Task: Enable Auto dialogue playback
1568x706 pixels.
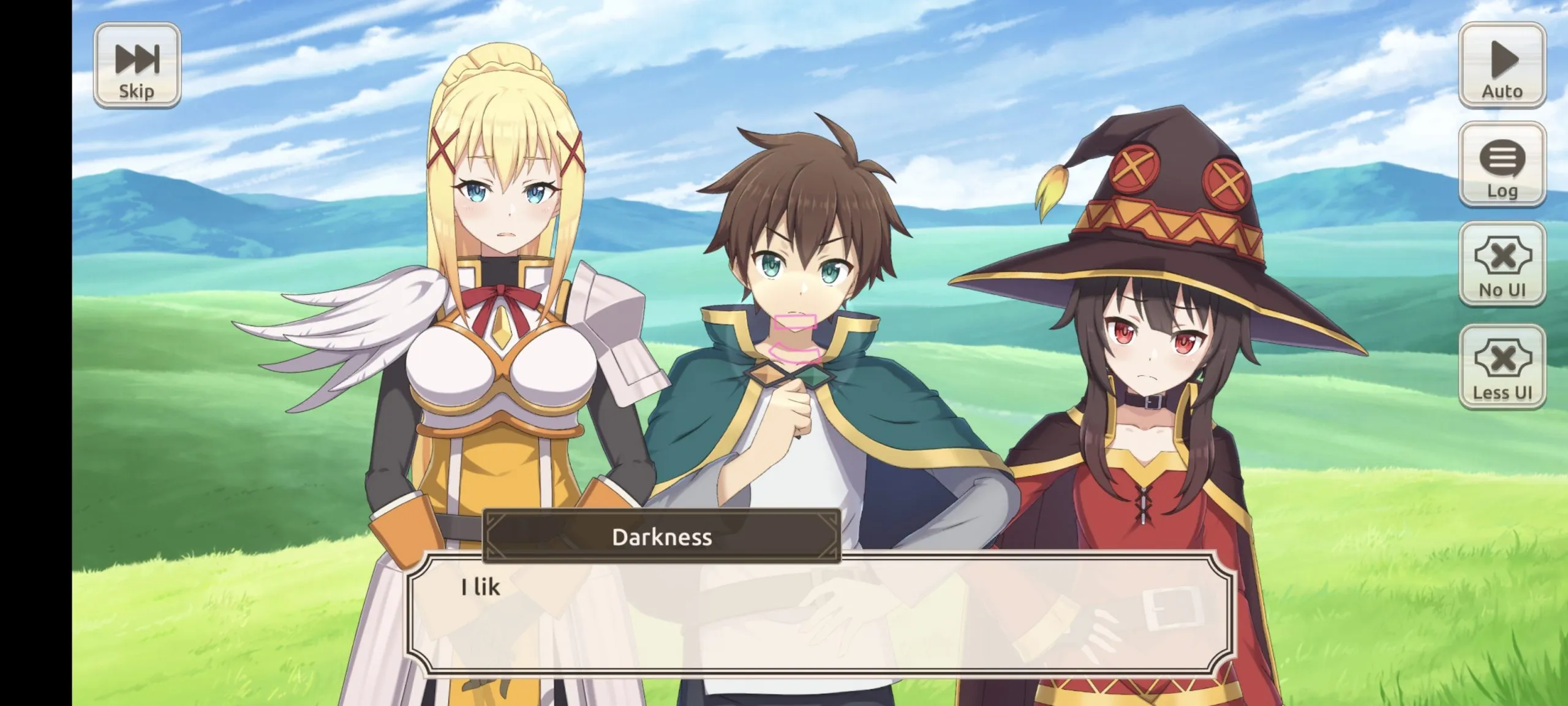Action: click(x=1502, y=66)
